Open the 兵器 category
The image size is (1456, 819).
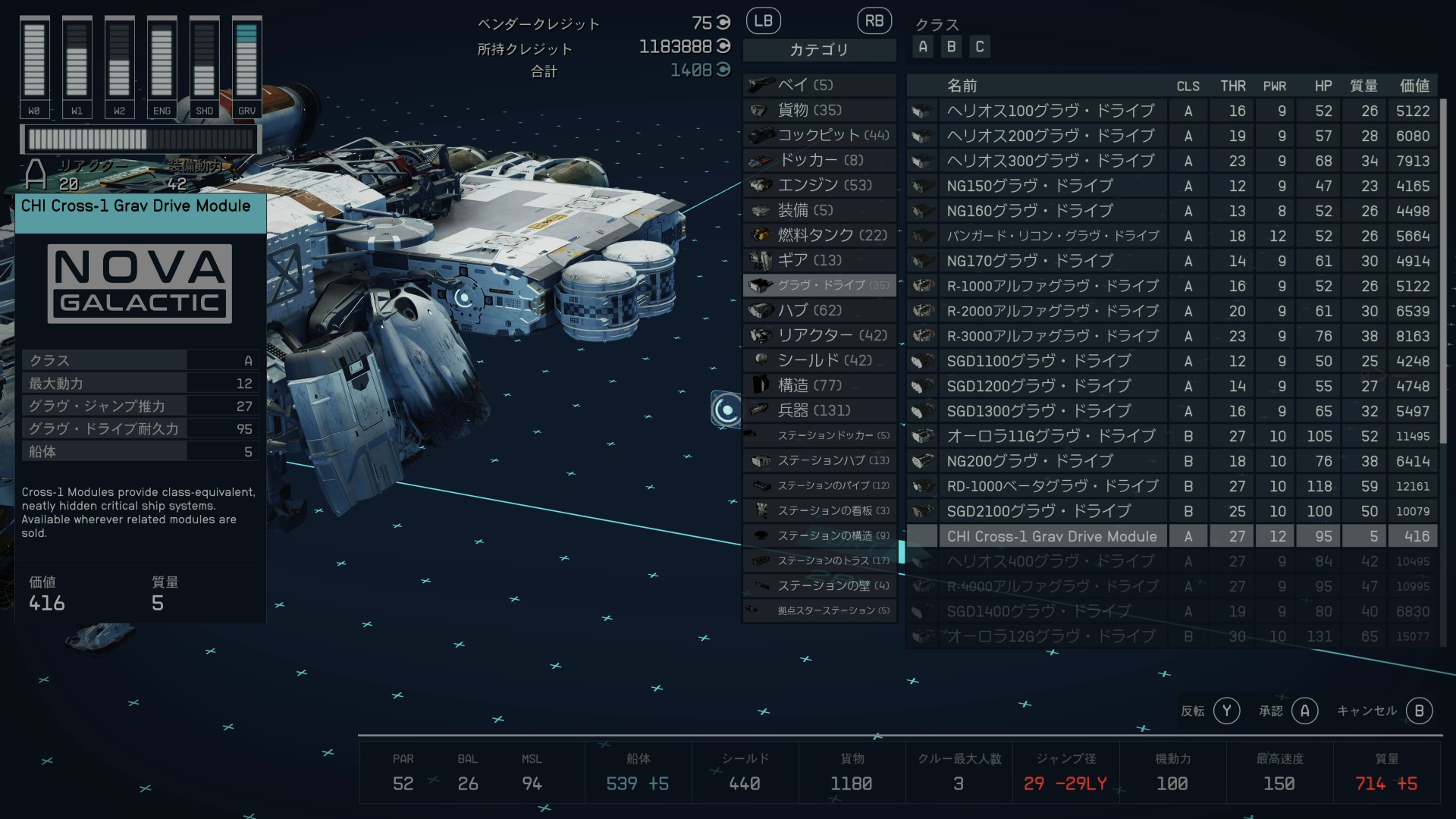click(819, 410)
